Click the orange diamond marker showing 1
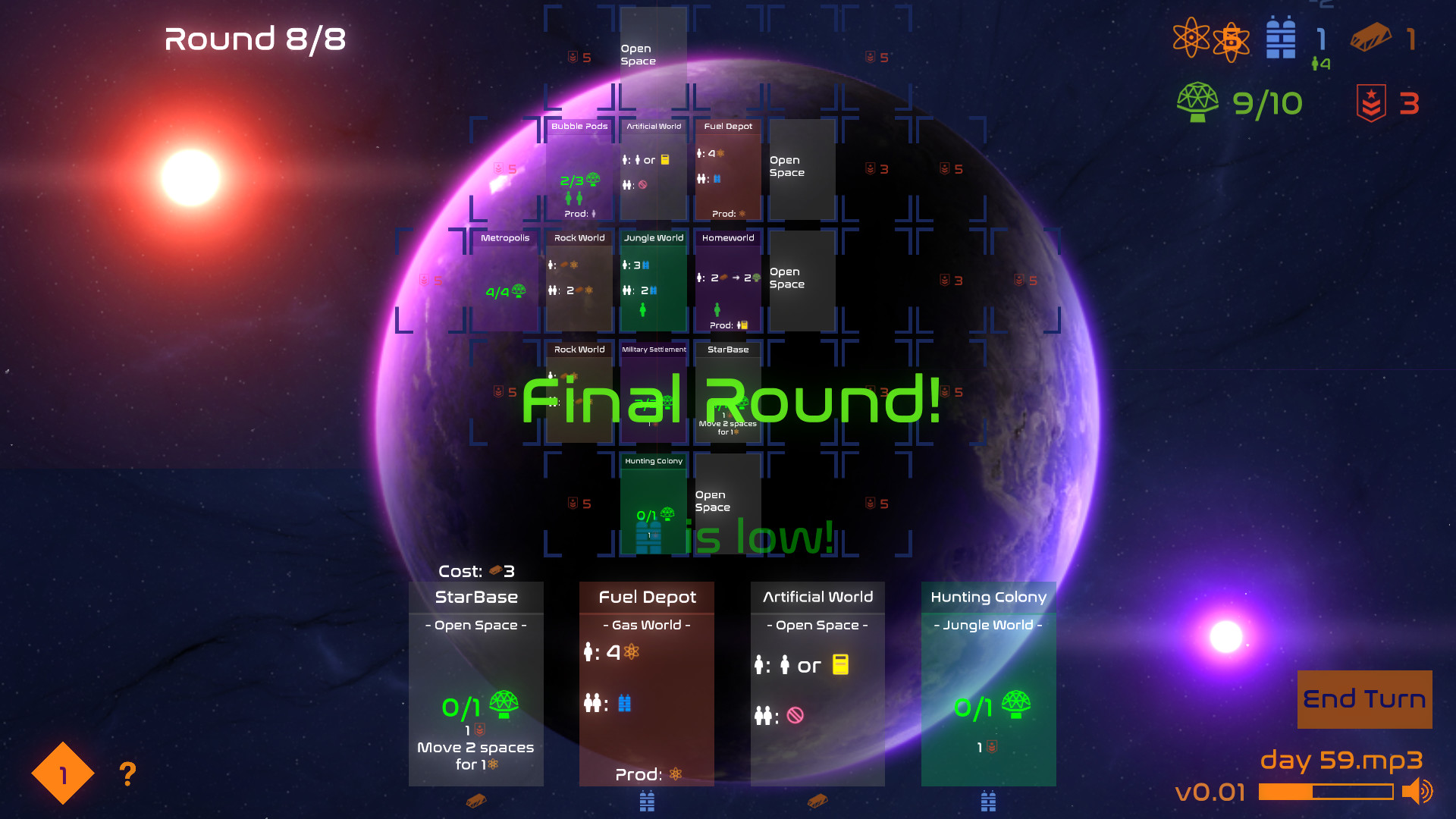 [x=62, y=773]
